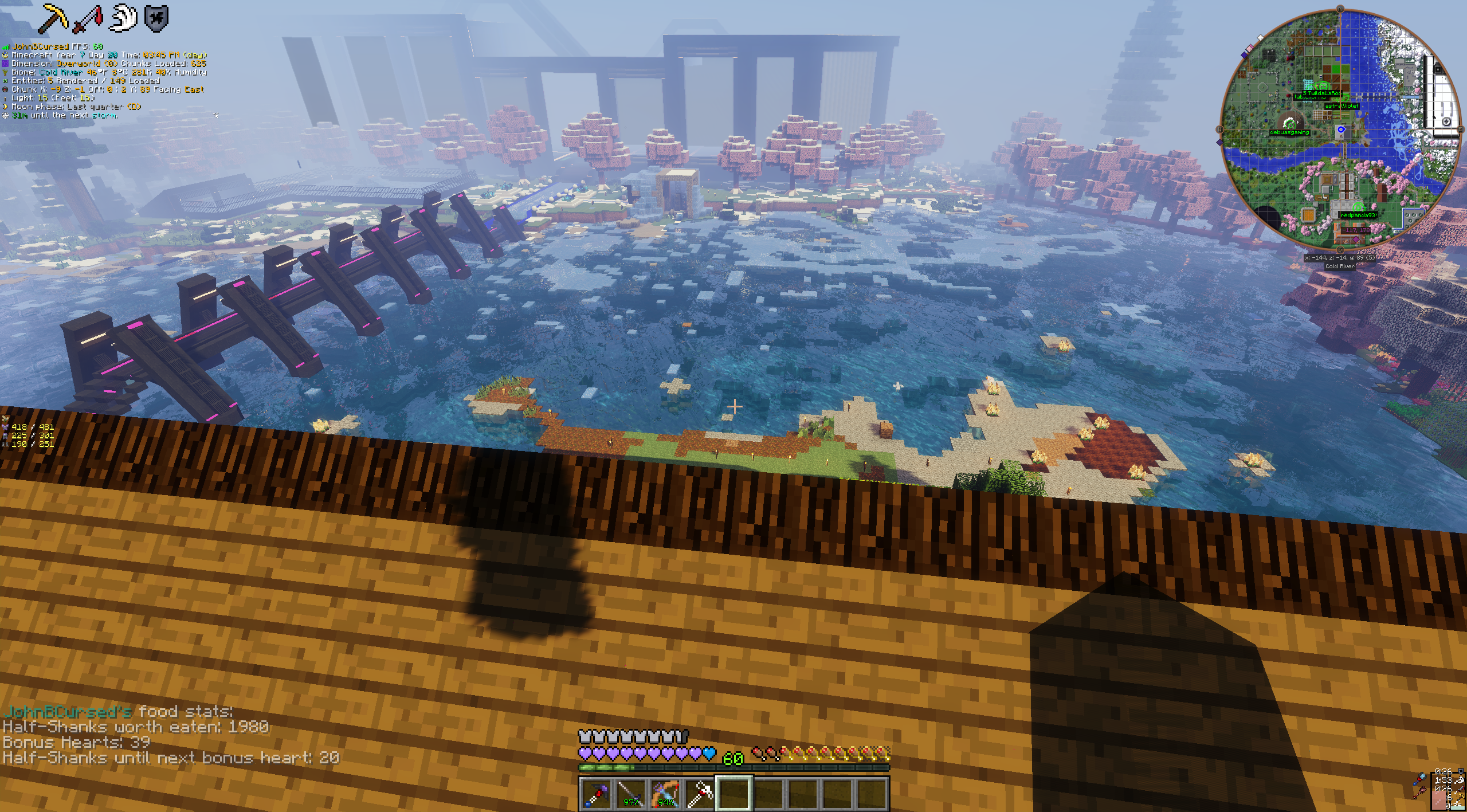
Task: Click the blue player position arrow on minimap
Action: tap(1341, 130)
